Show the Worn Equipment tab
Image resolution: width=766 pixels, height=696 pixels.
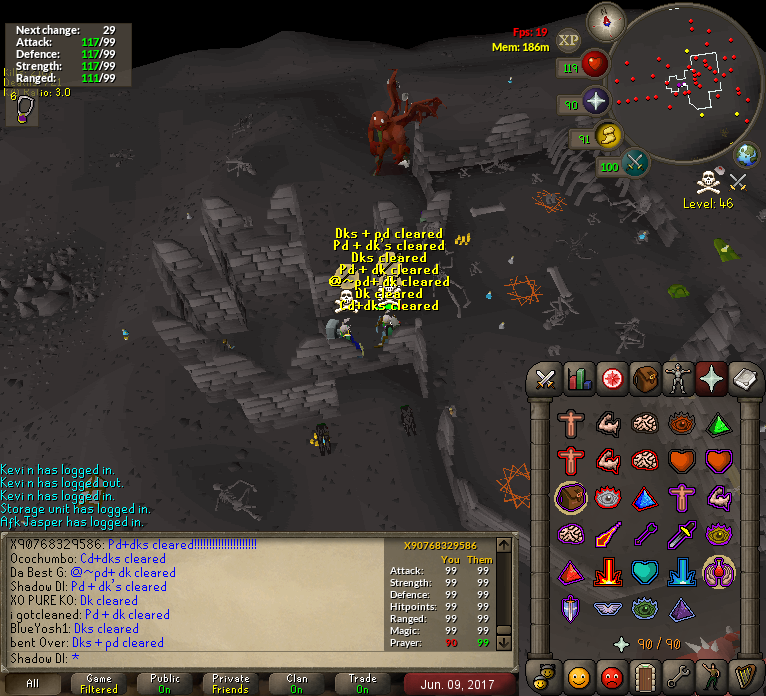pyautogui.click(x=678, y=379)
